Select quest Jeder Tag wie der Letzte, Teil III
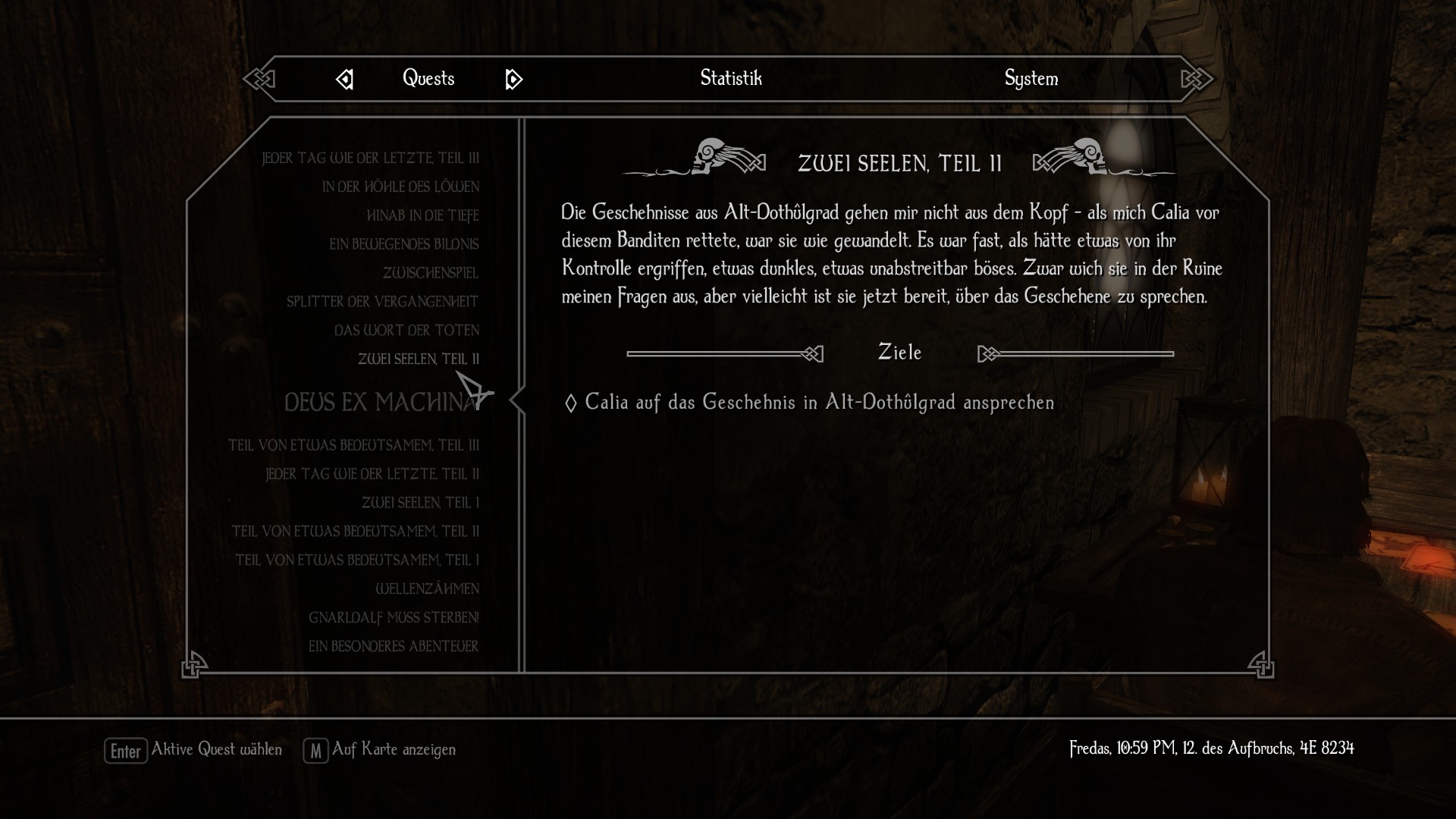Image resolution: width=1456 pixels, height=819 pixels. [370, 158]
